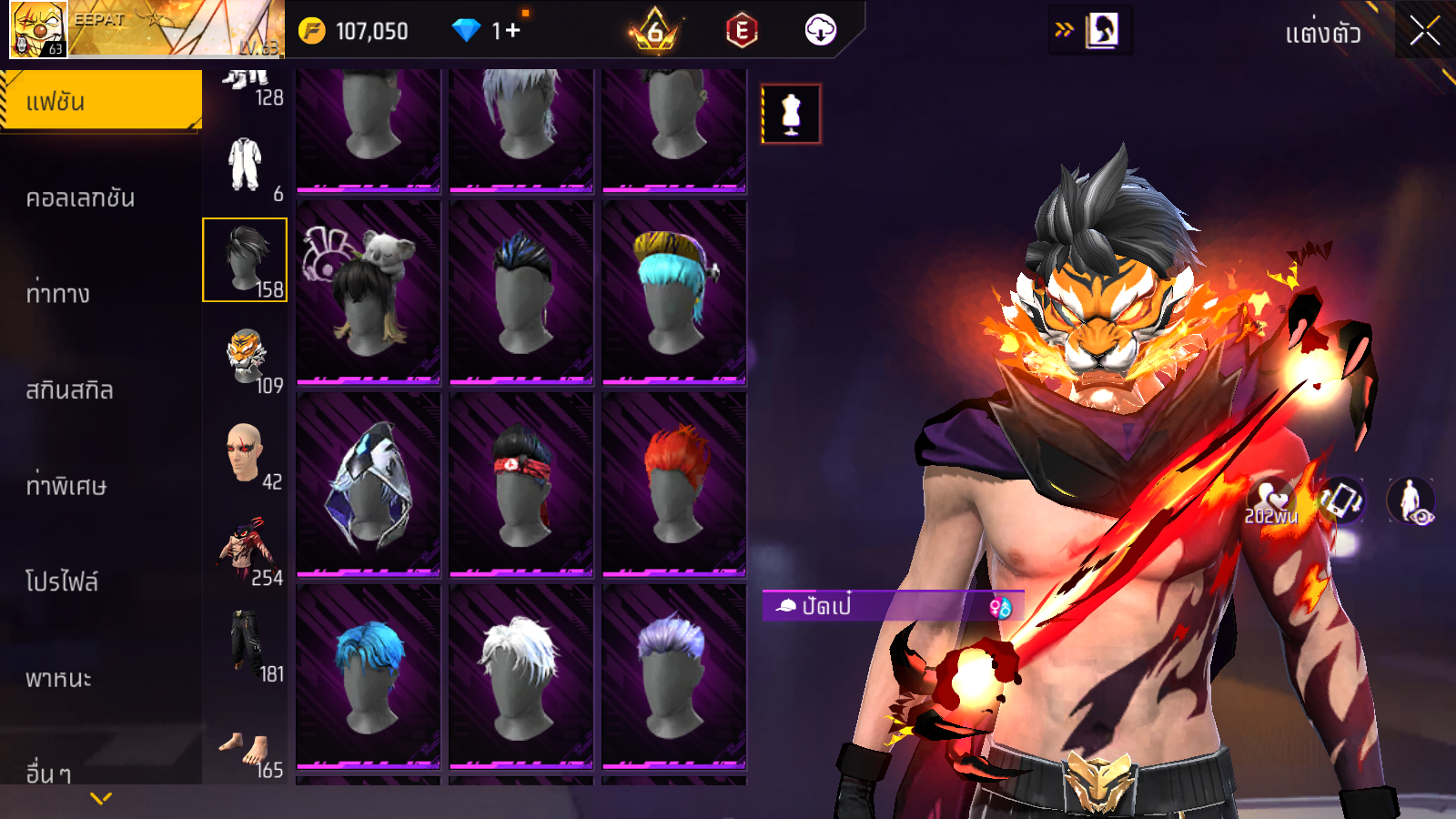This screenshot has width=1456, height=819.
Task: Close the dress-up screen
Action: click(1424, 32)
